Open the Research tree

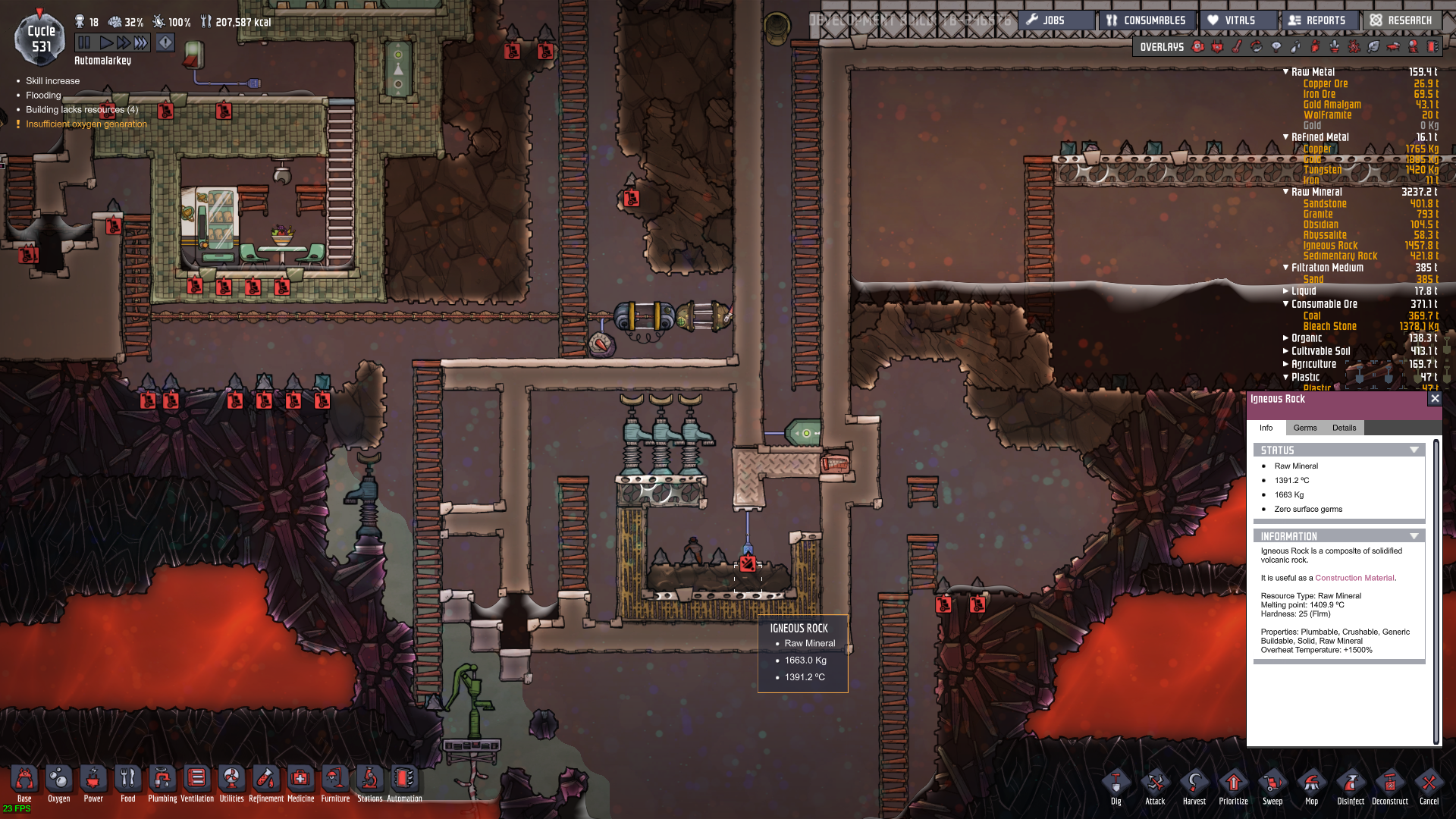click(1401, 20)
